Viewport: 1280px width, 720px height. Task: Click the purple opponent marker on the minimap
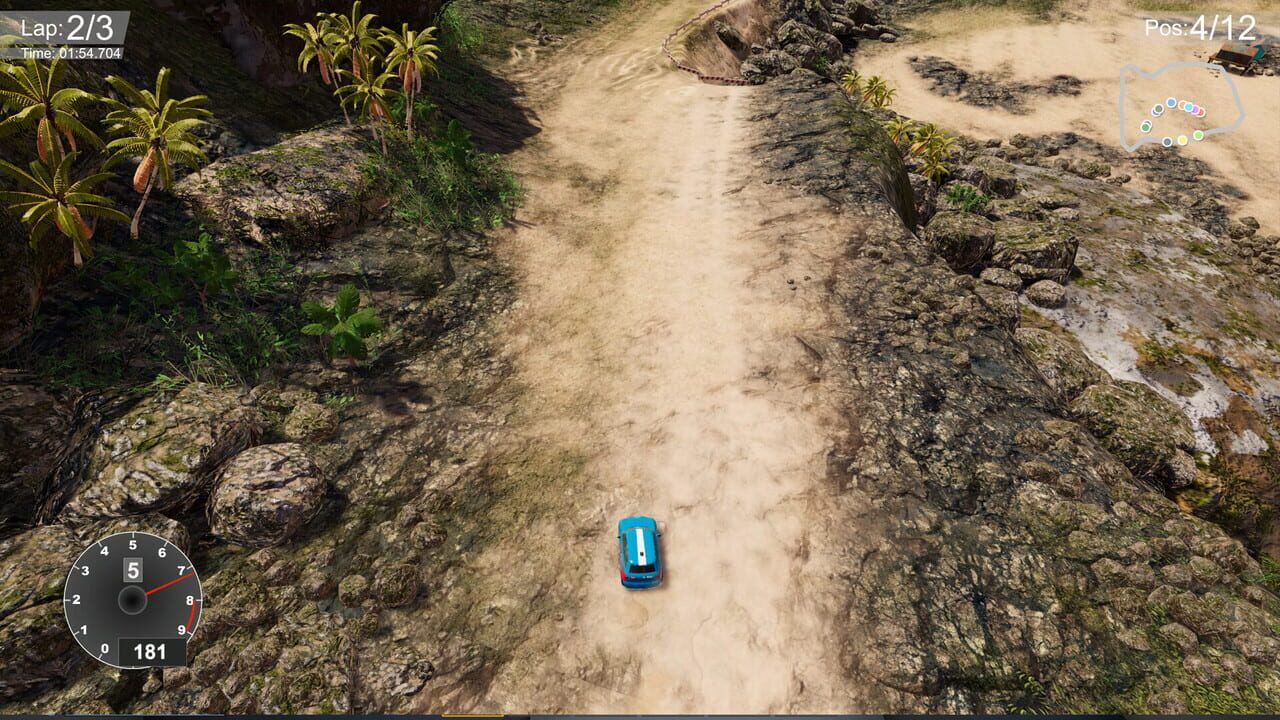[1195, 110]
